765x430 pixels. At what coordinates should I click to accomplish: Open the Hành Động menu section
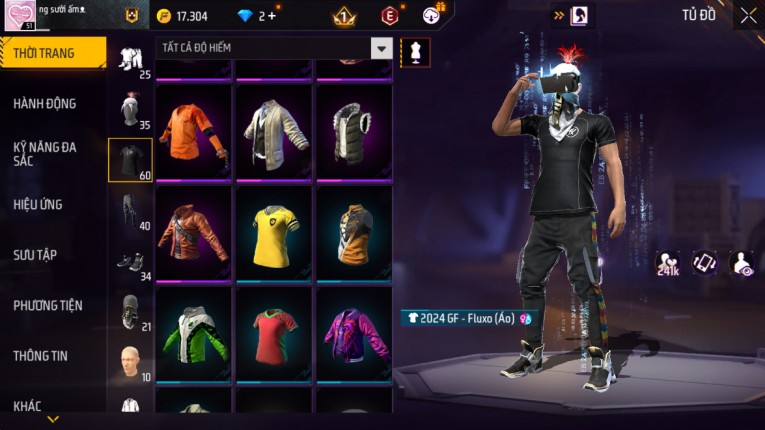click(45, 104)
